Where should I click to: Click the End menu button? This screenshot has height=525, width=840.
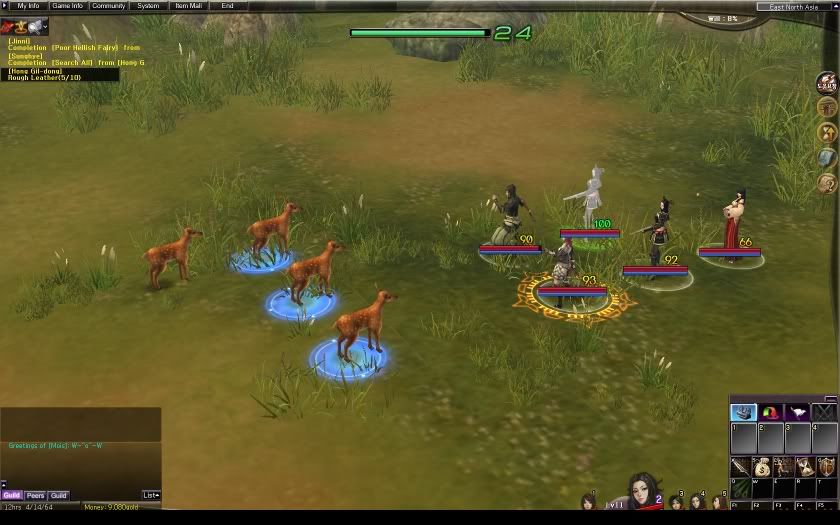coord(228,6)
